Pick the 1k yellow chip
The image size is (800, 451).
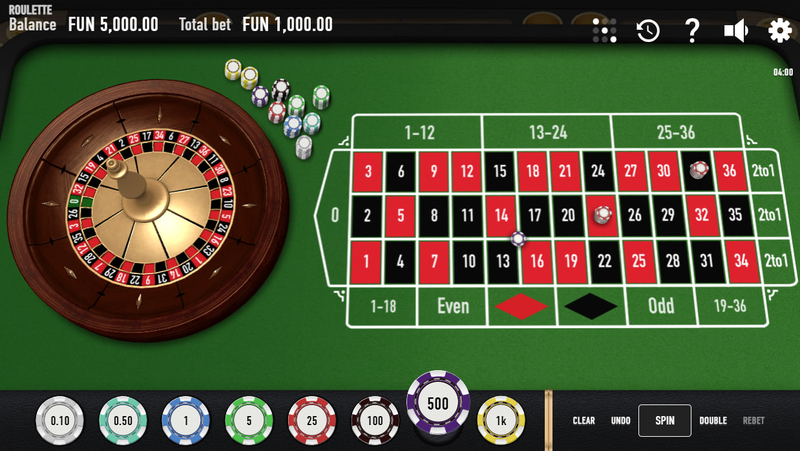tap(501, 420)
